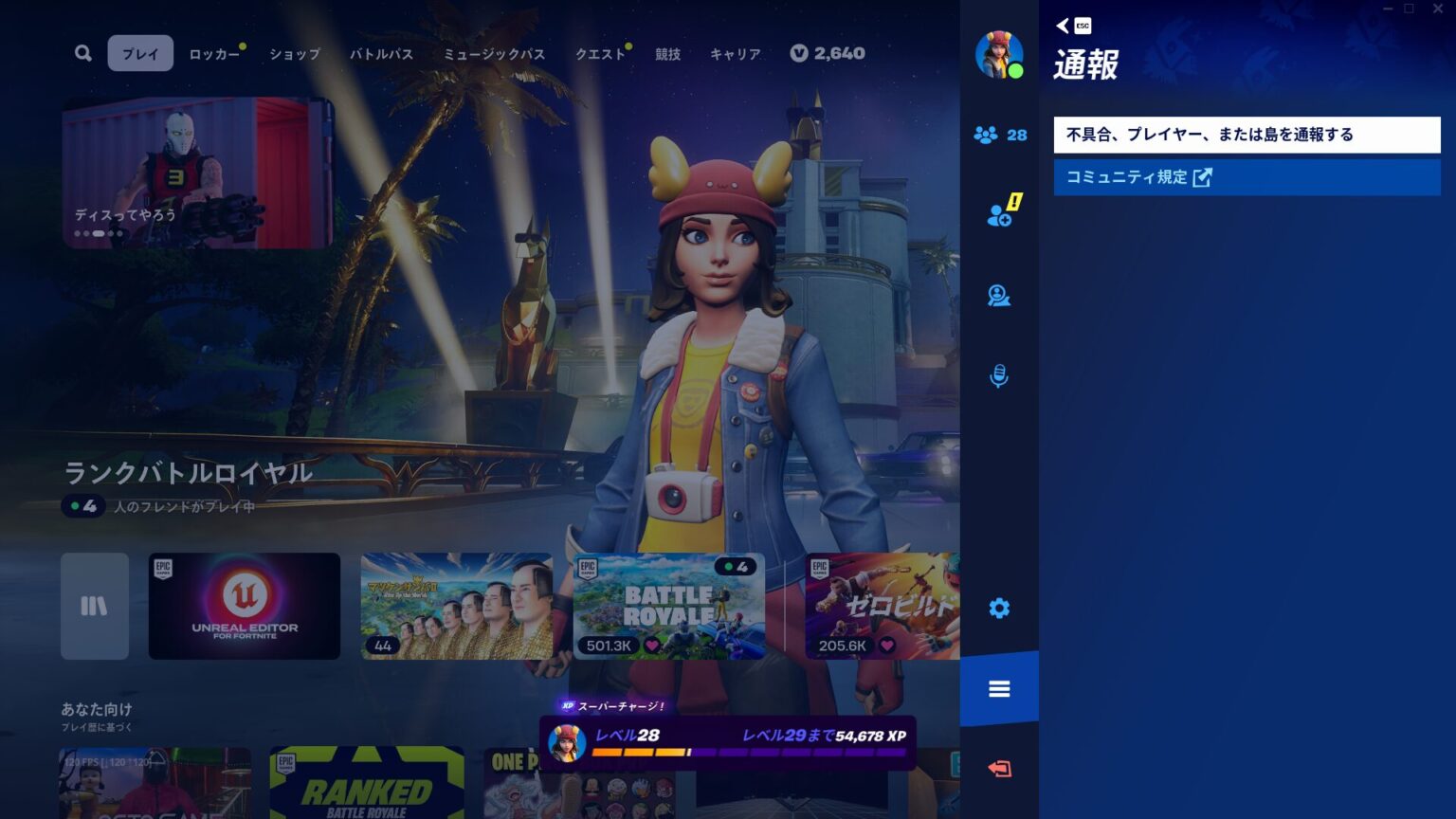Click the highlighted main menu icon
Image resolution: width=1456 pixels, height=819 pixels.
click(999, 688)
